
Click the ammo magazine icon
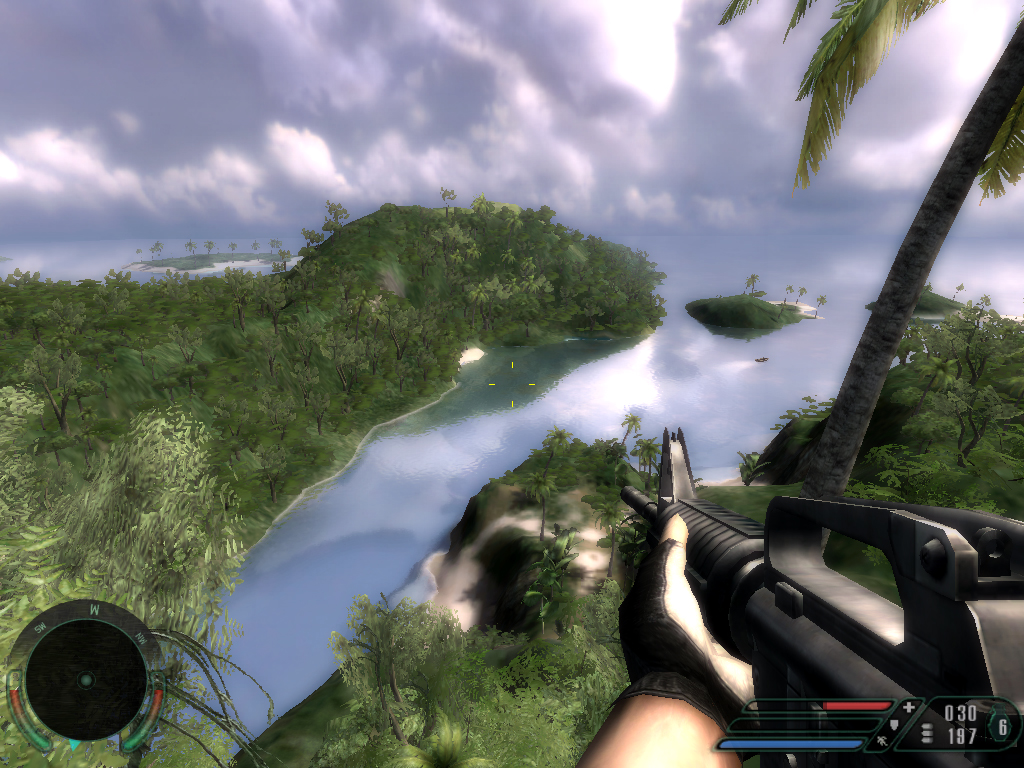[927, 734]
